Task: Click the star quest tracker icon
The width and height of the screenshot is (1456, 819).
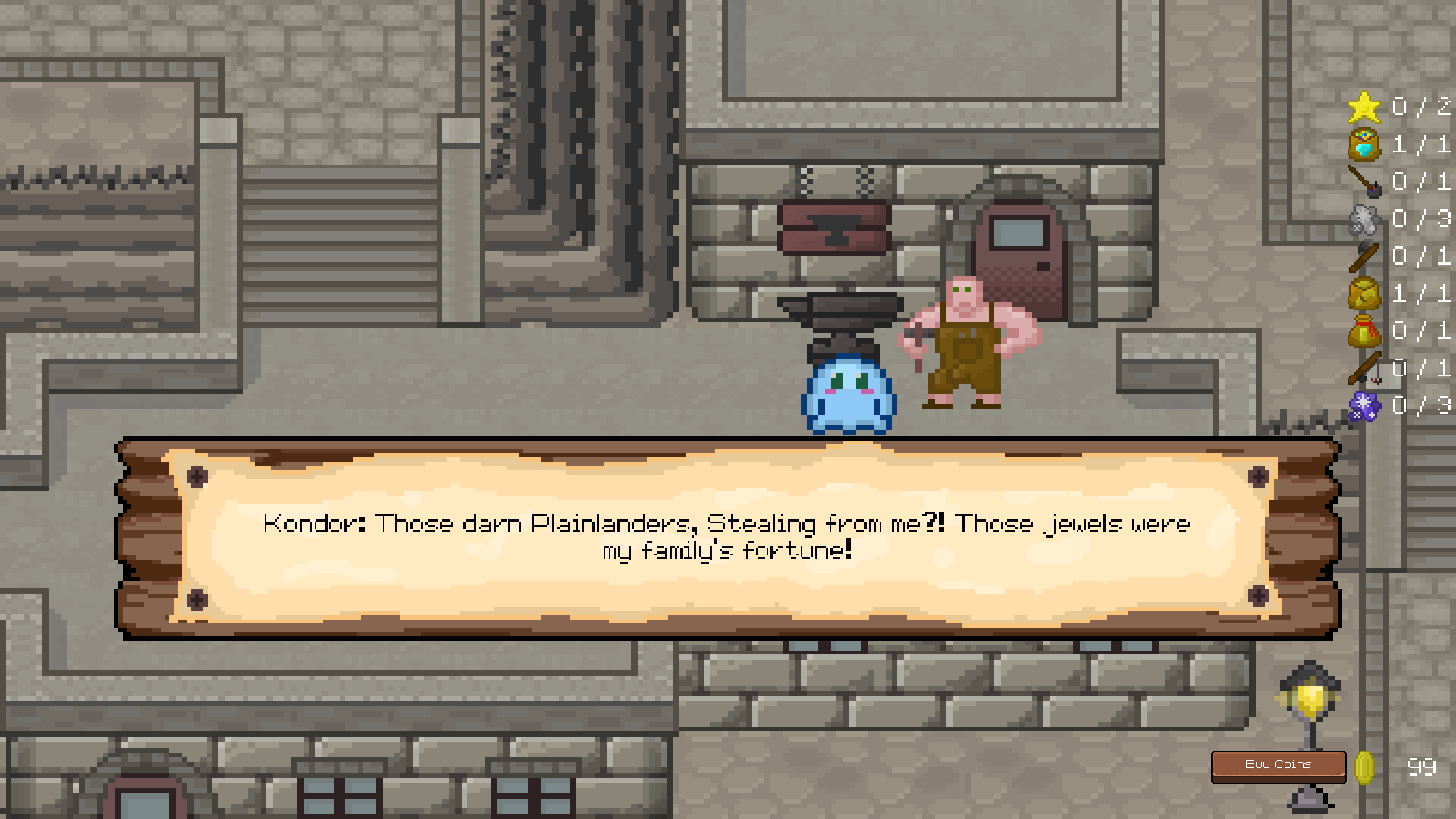Action: coord(1365,108)
